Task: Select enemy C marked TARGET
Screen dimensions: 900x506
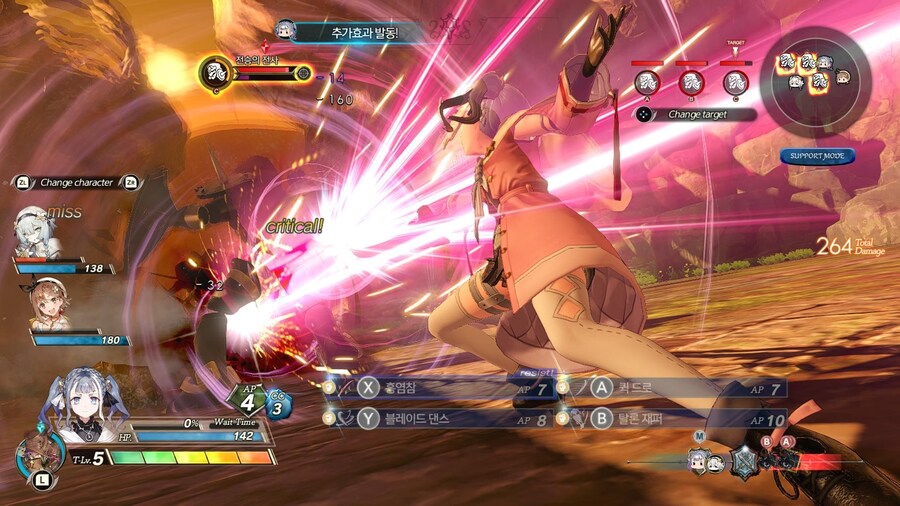Action: coord(735,82)
